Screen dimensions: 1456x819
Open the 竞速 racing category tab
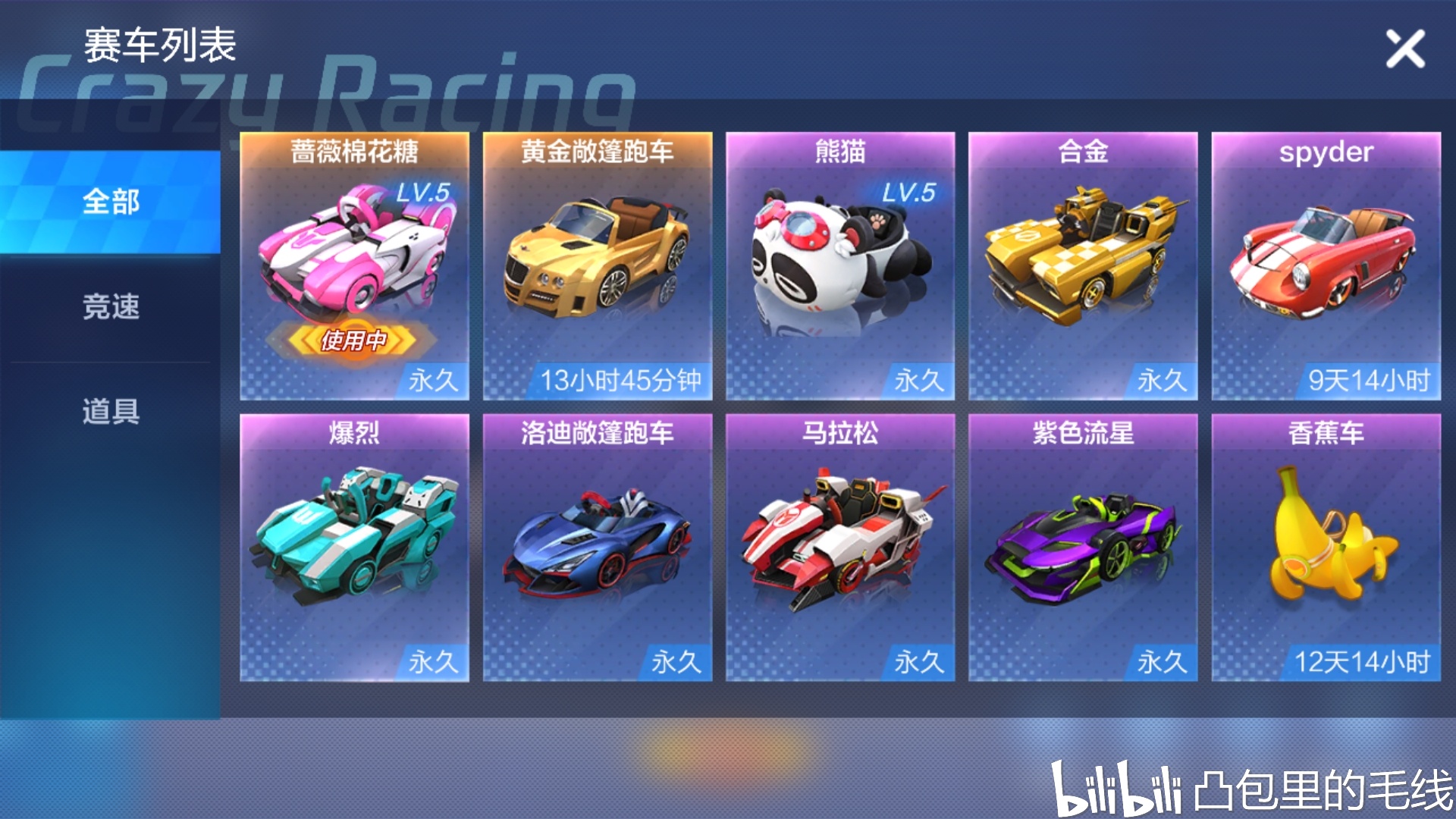(x=111, y=306)
